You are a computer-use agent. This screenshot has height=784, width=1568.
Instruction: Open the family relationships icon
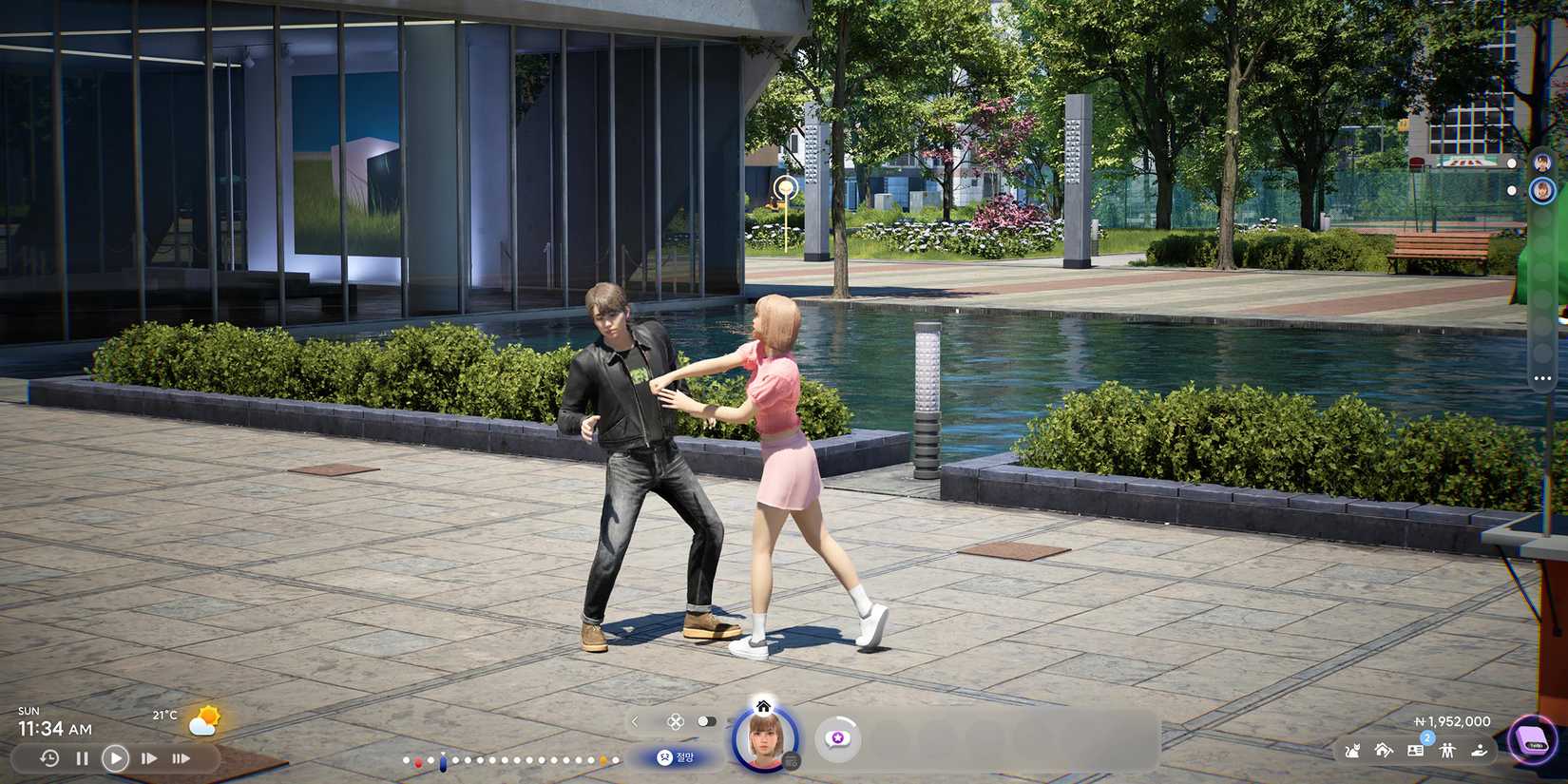tap(1447, 751)
